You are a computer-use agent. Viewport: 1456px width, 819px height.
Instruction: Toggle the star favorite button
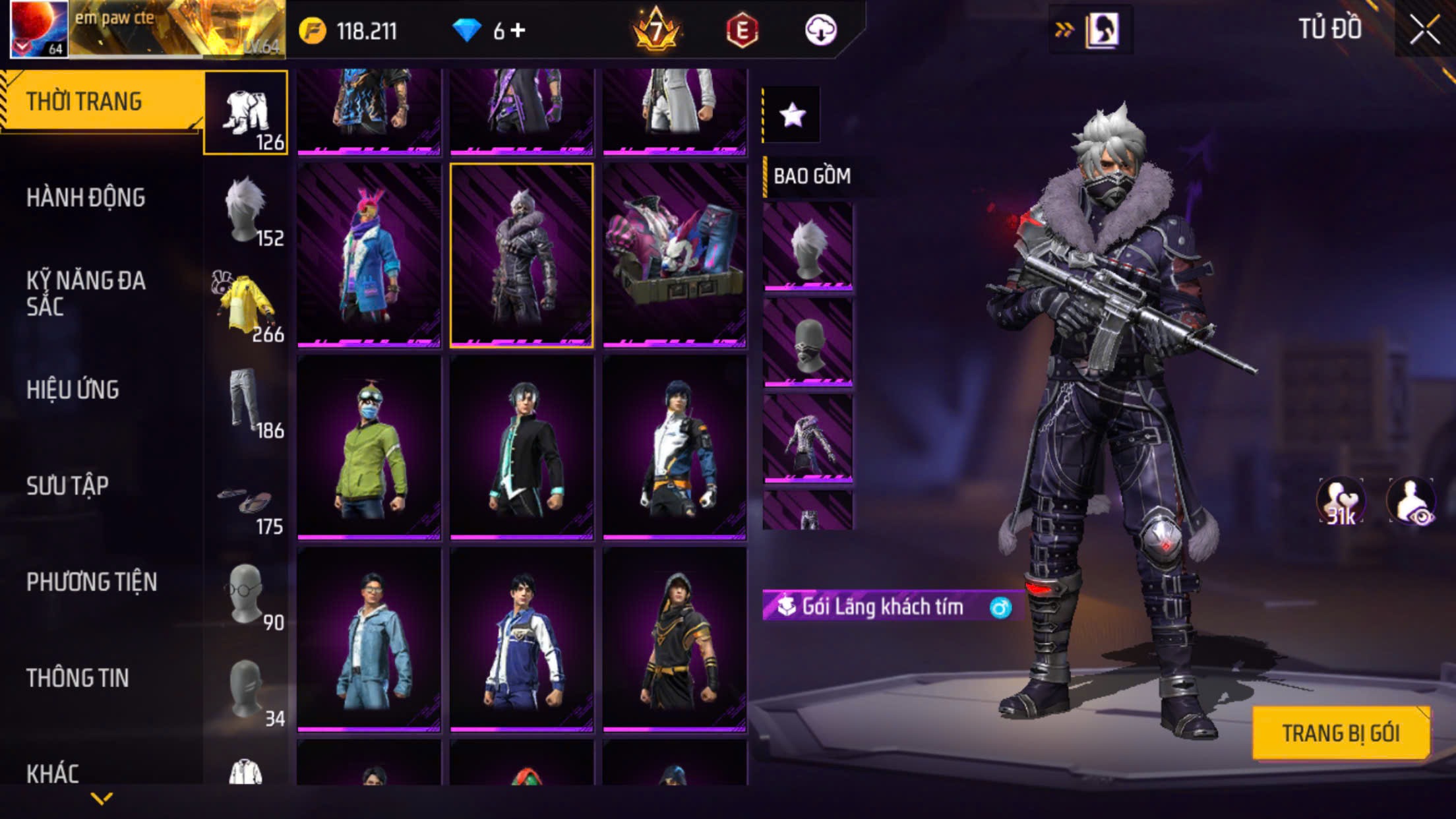pos(792,115)
